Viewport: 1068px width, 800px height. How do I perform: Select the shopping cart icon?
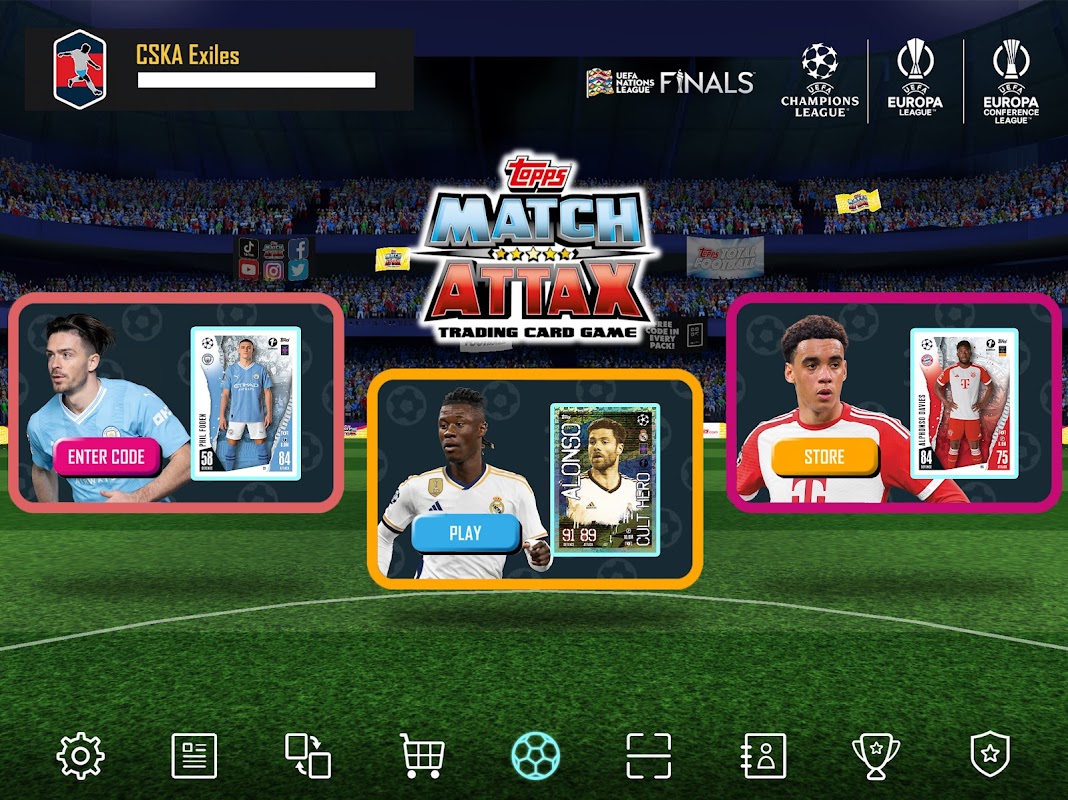(x=422, y=756)
